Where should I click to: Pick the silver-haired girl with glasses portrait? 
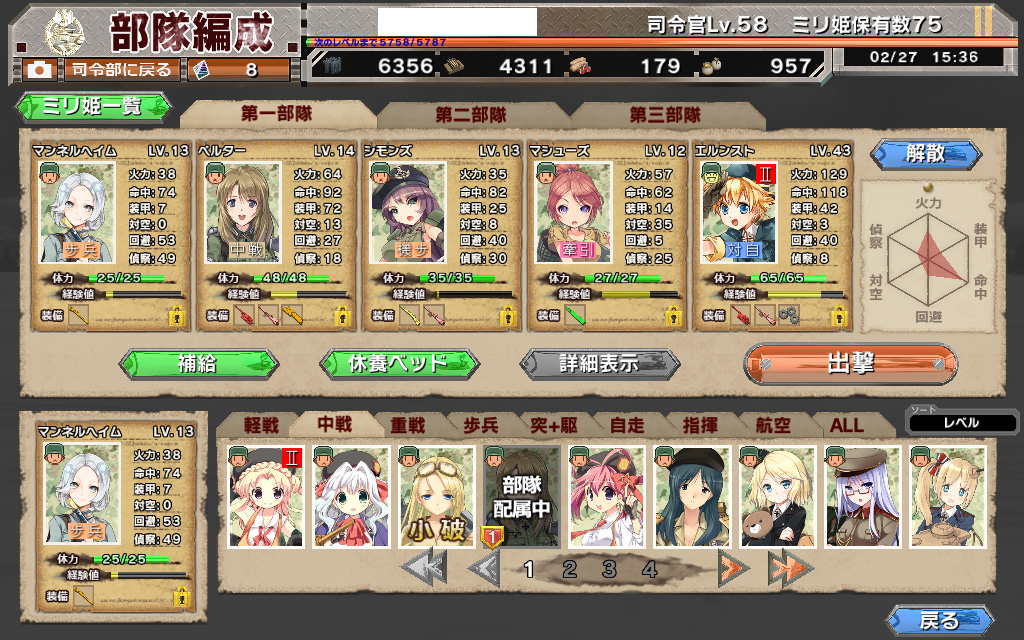pyautogui.click(x=862, y=497)
